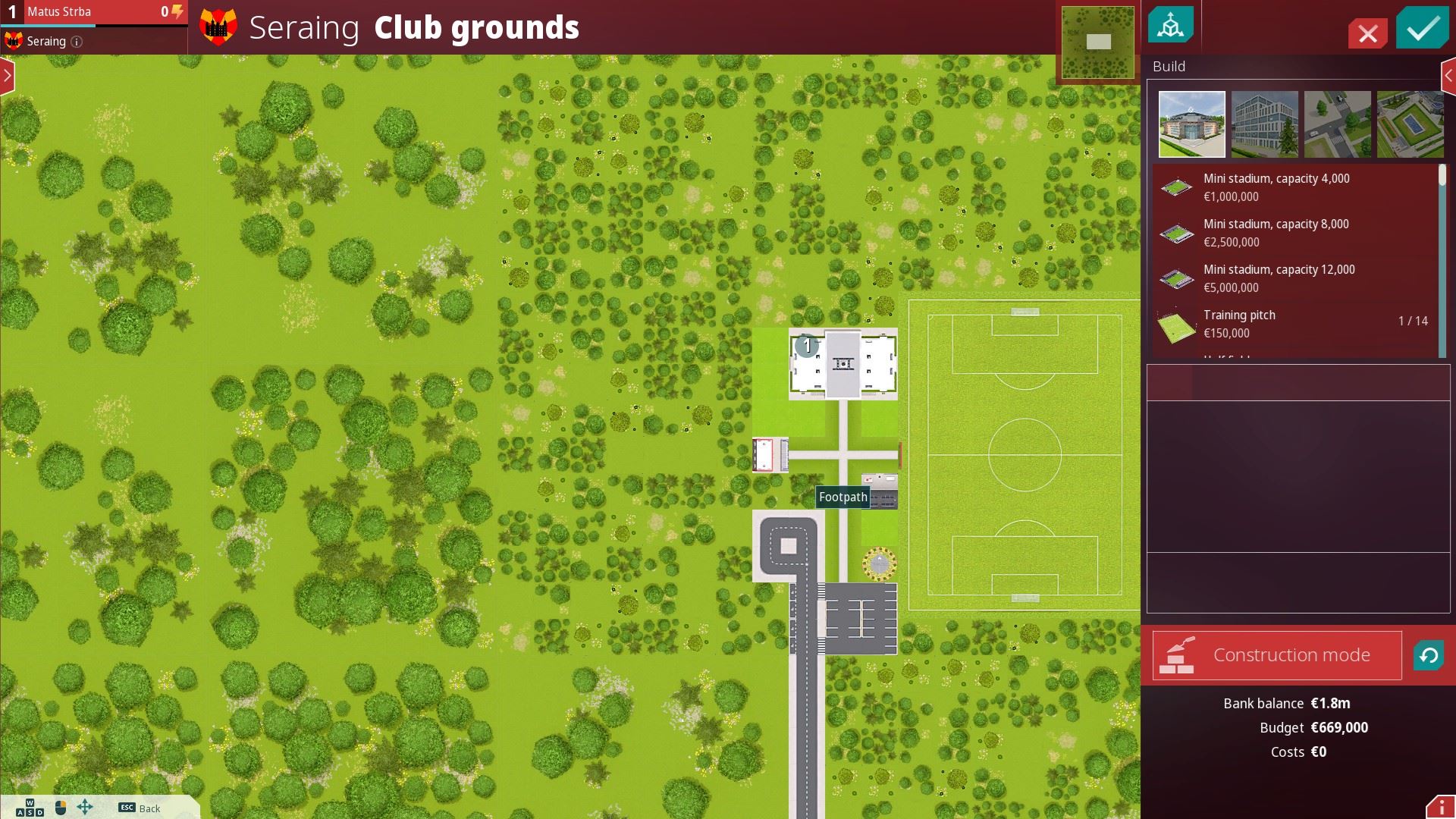1456x819 pixels.
Task: Confirm changes with the green checkmark
Action: pyautogui.click(x=1423, y=29)
